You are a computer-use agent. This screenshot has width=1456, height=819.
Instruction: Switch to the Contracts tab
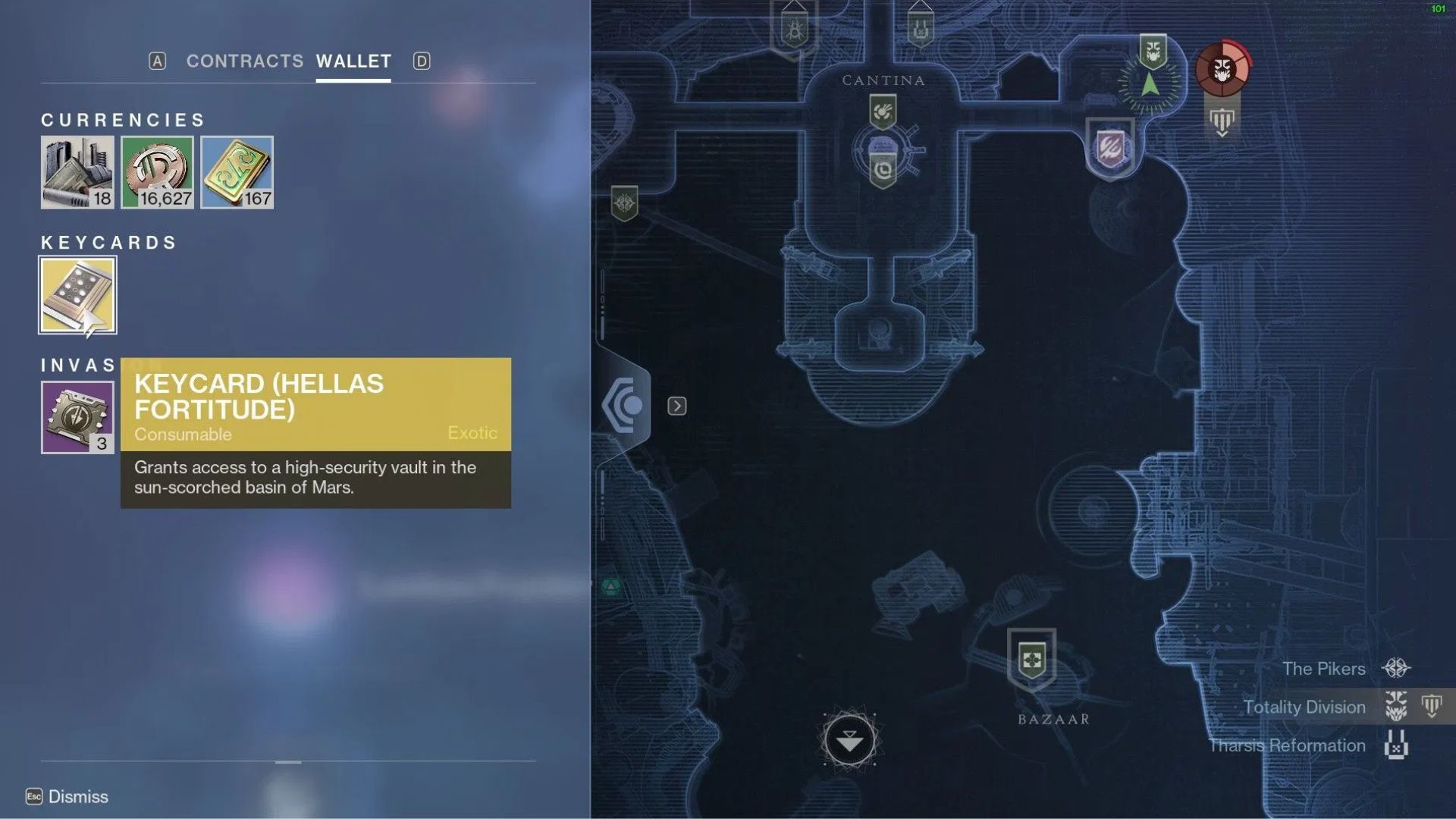(244, 61)
